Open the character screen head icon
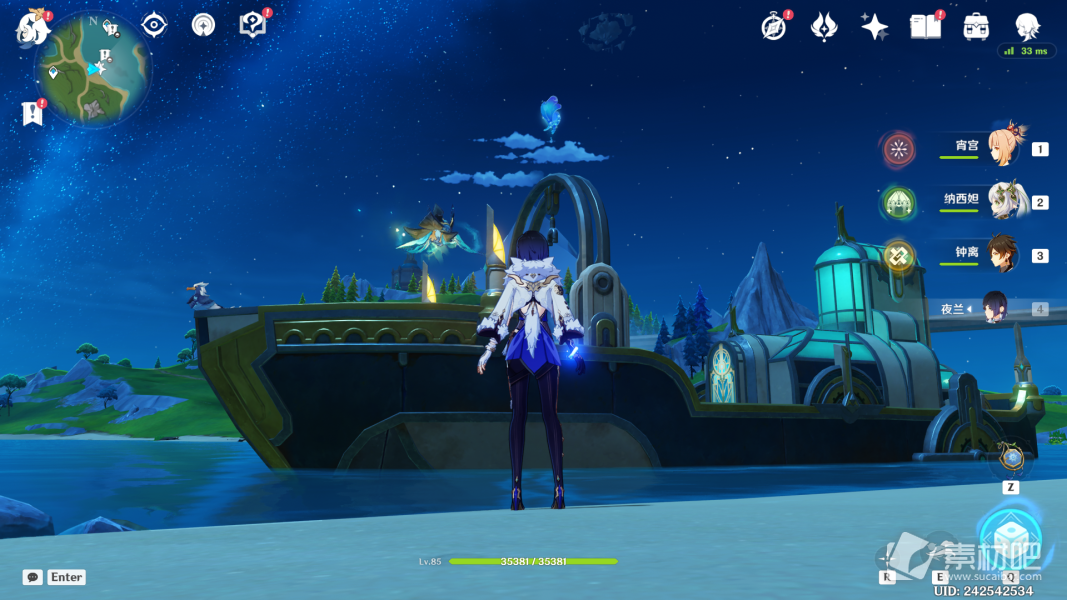This screenshot has width=1067, height=600. pyautogui.click(x=1027, y=27)
